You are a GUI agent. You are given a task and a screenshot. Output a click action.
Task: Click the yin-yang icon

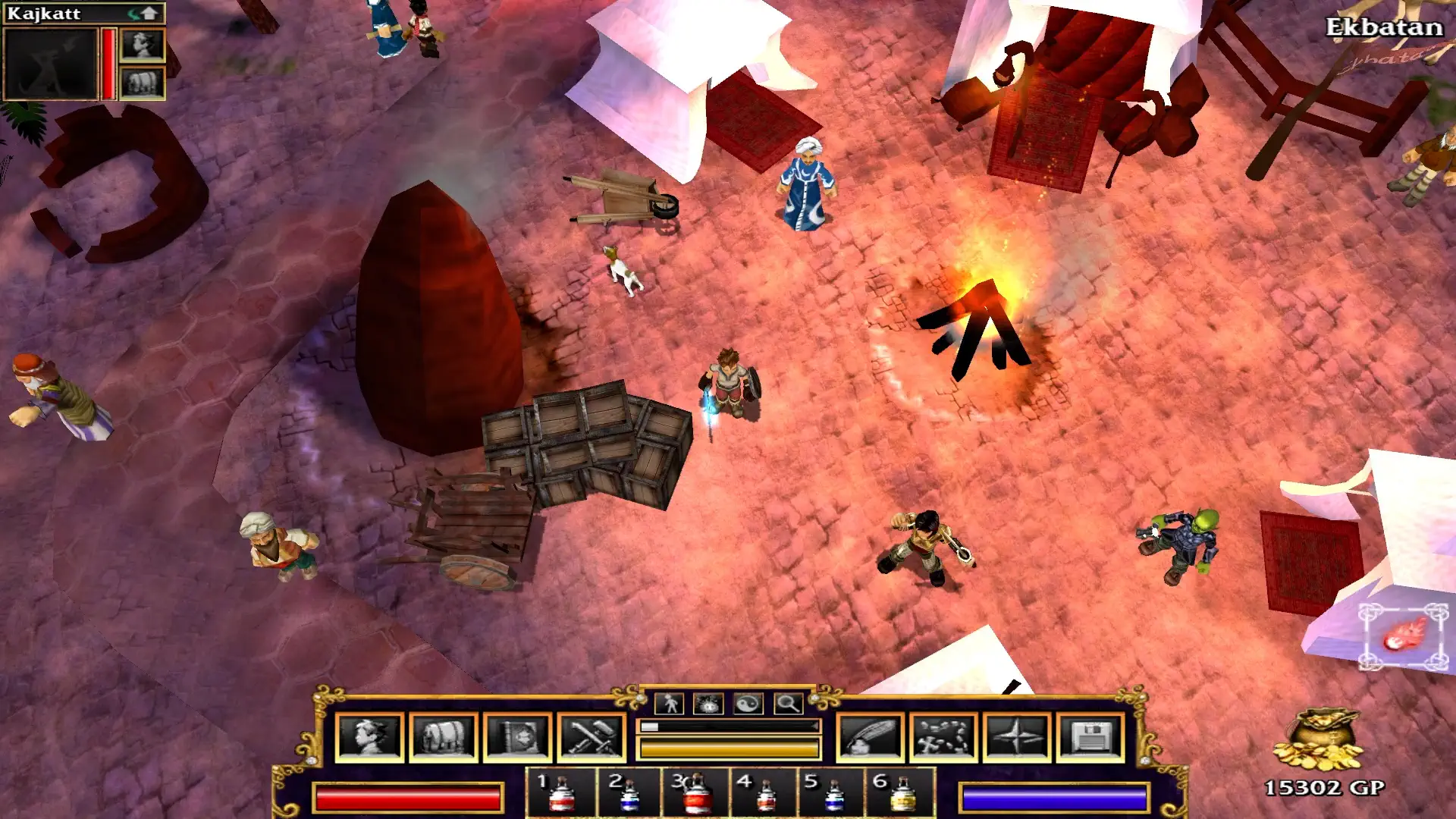[x=748, y=704]
